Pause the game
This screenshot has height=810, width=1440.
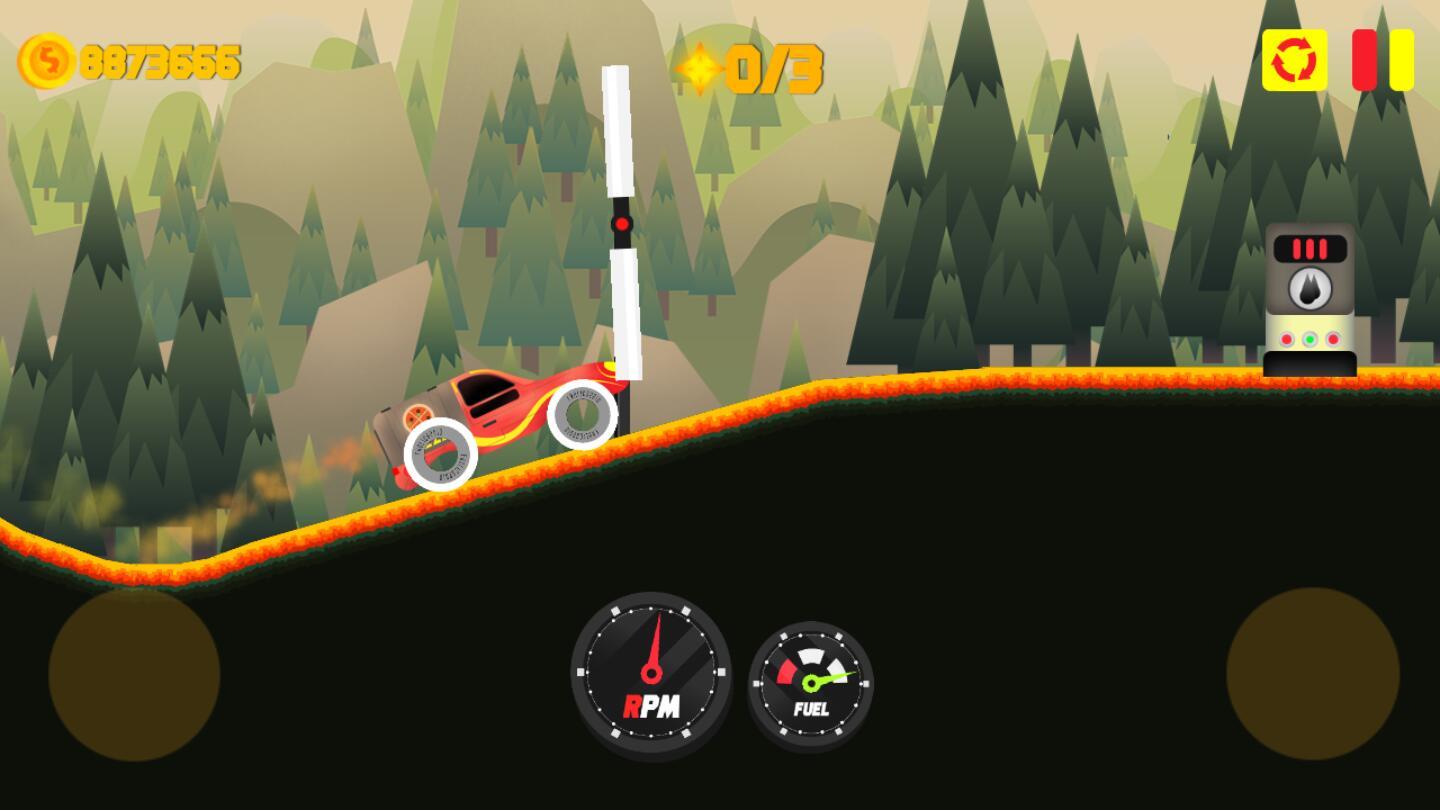pyautogui.click(x=1383, y=60)
